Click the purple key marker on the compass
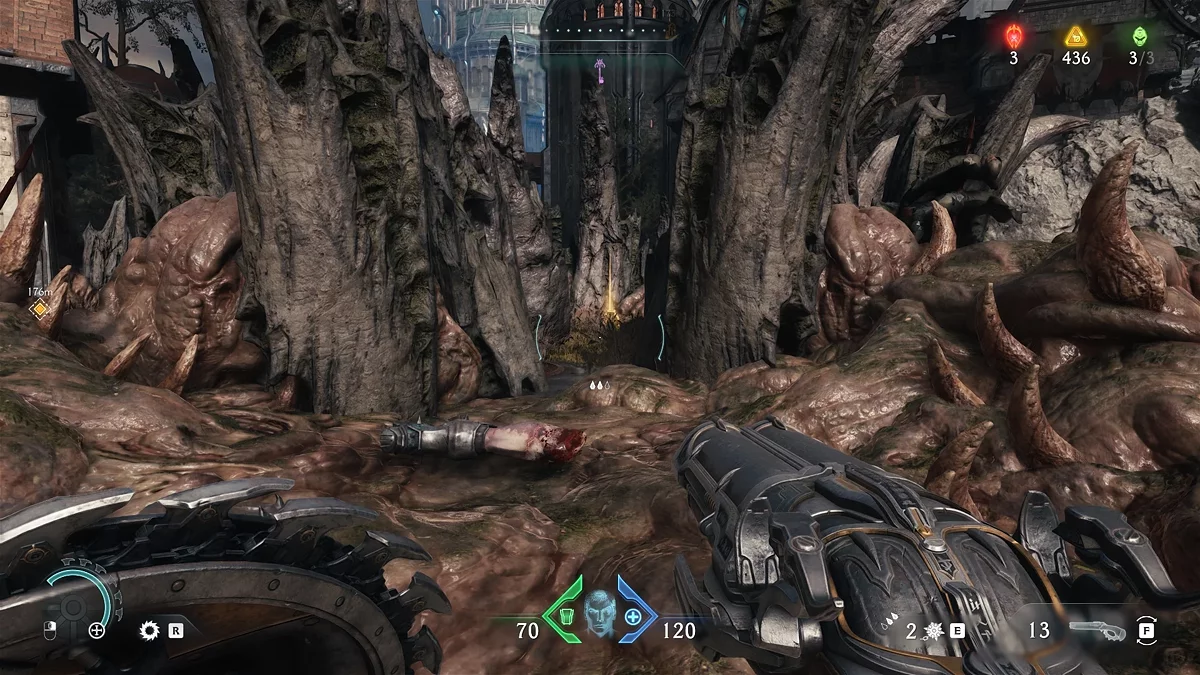This screenshot has height=675, width=1200. click(600, 69)
